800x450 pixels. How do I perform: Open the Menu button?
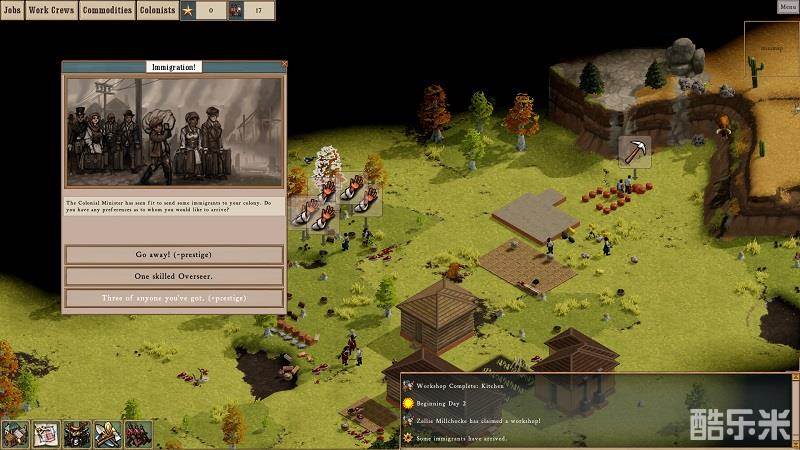(x=787, y=6)
